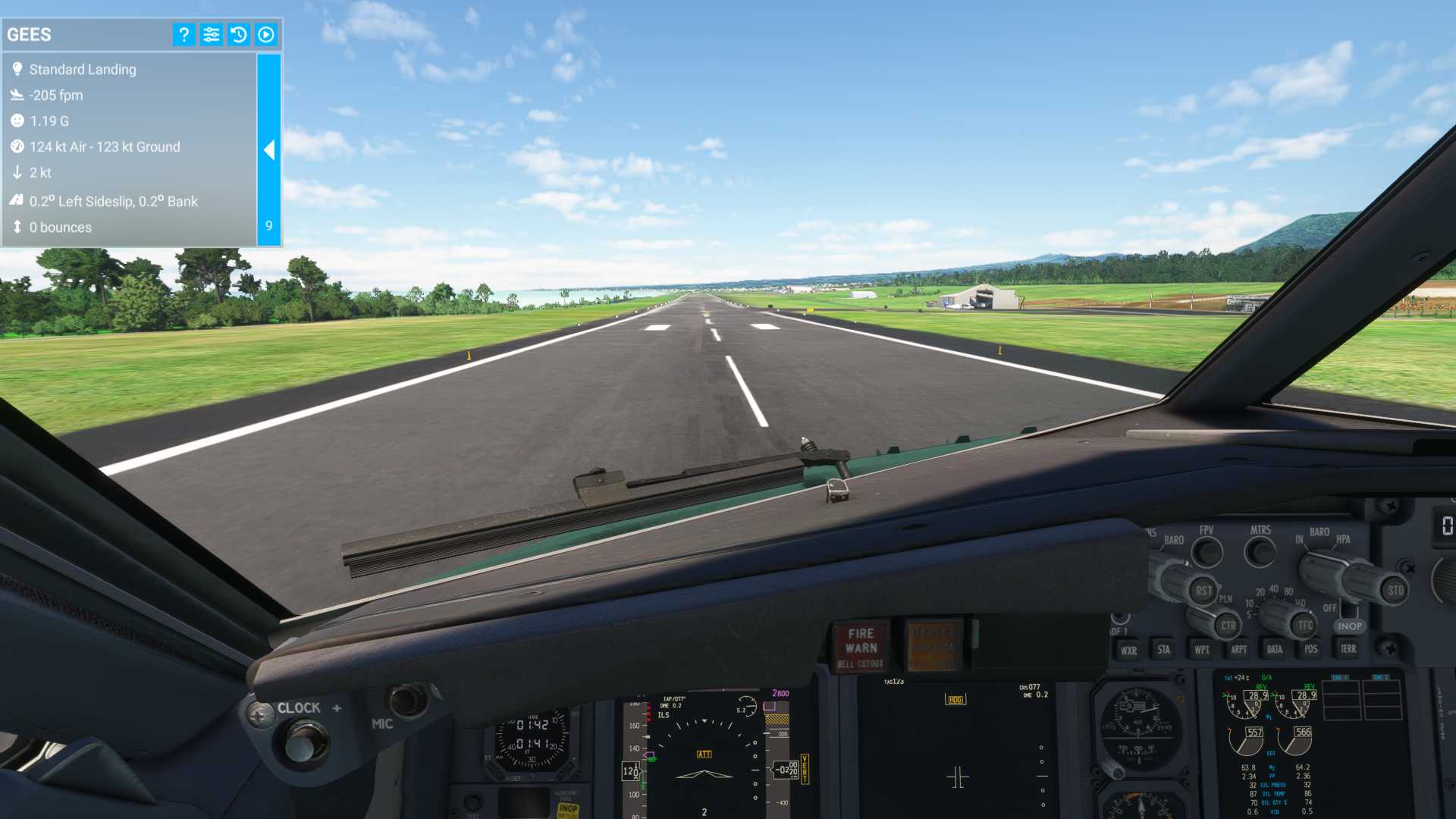Push the MTRS meters button
This screenshot has width=1456, height=819.
(1260, 552)
